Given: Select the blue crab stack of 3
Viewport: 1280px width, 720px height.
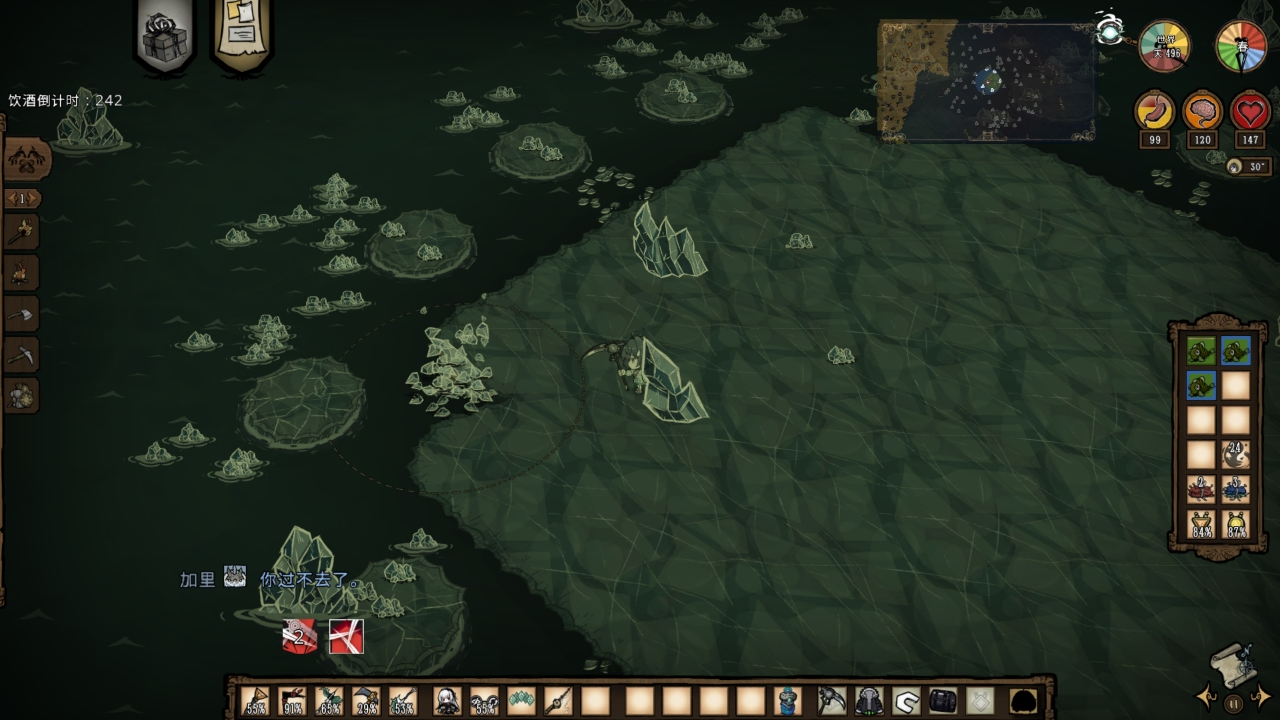Looking at the screenshot, I should (x=1236, y=489).
